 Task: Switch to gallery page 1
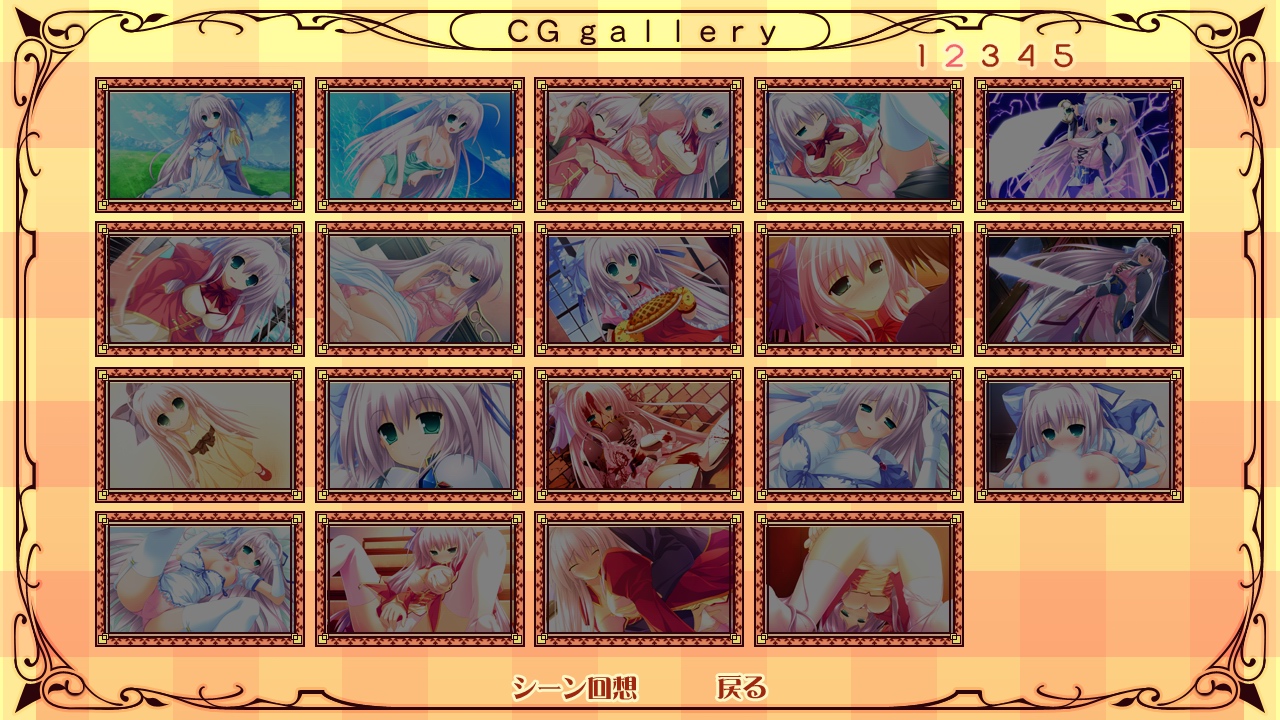click(x=922, y=56)
